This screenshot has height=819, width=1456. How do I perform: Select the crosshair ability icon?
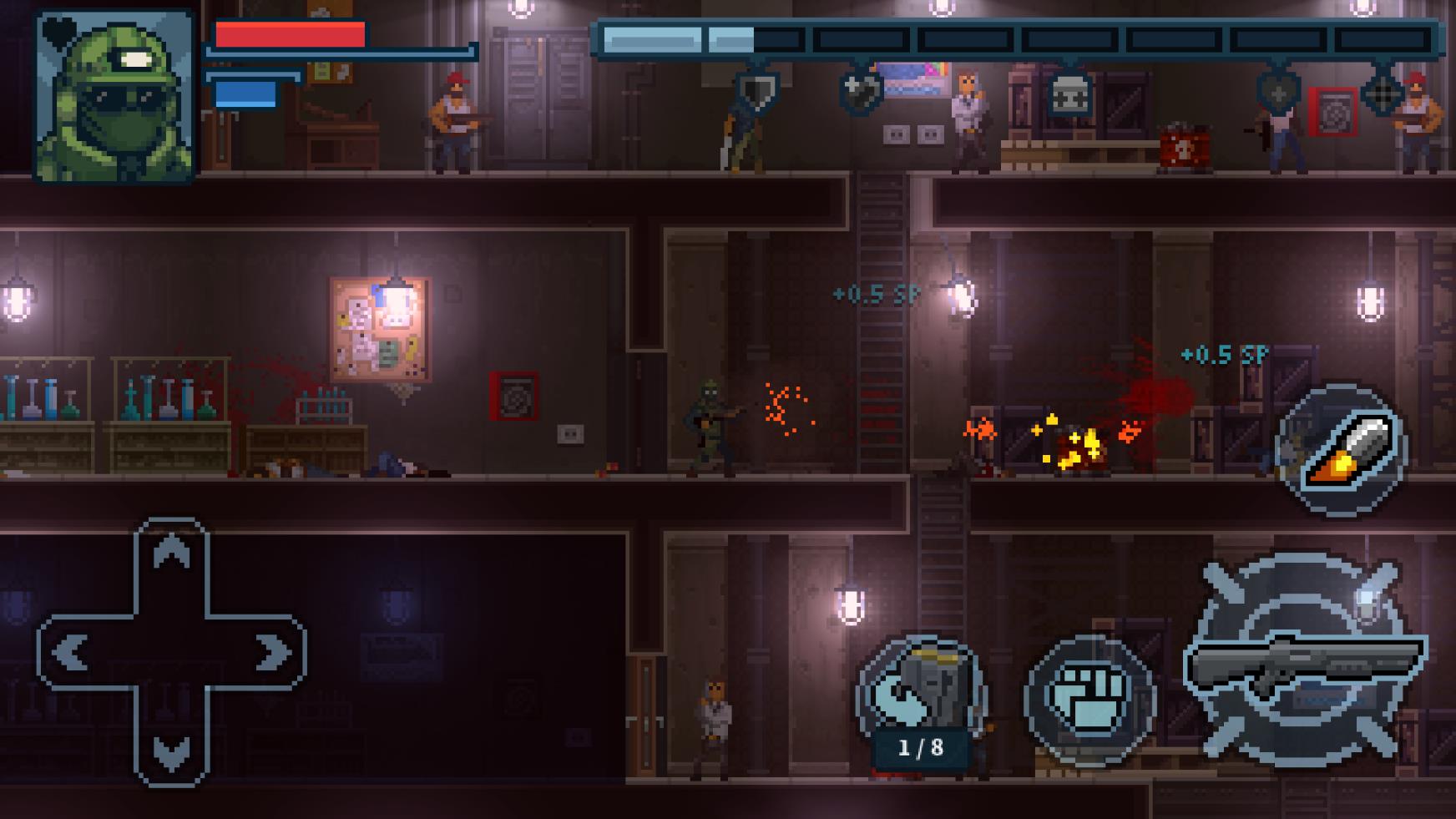1382,92
